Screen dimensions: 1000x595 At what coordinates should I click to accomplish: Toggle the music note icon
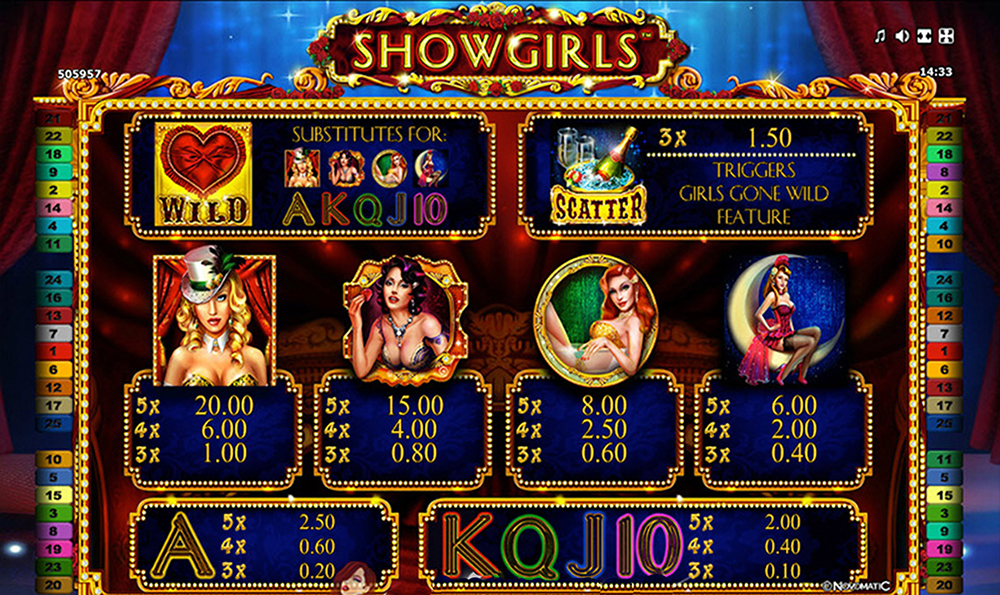point(880,37)
